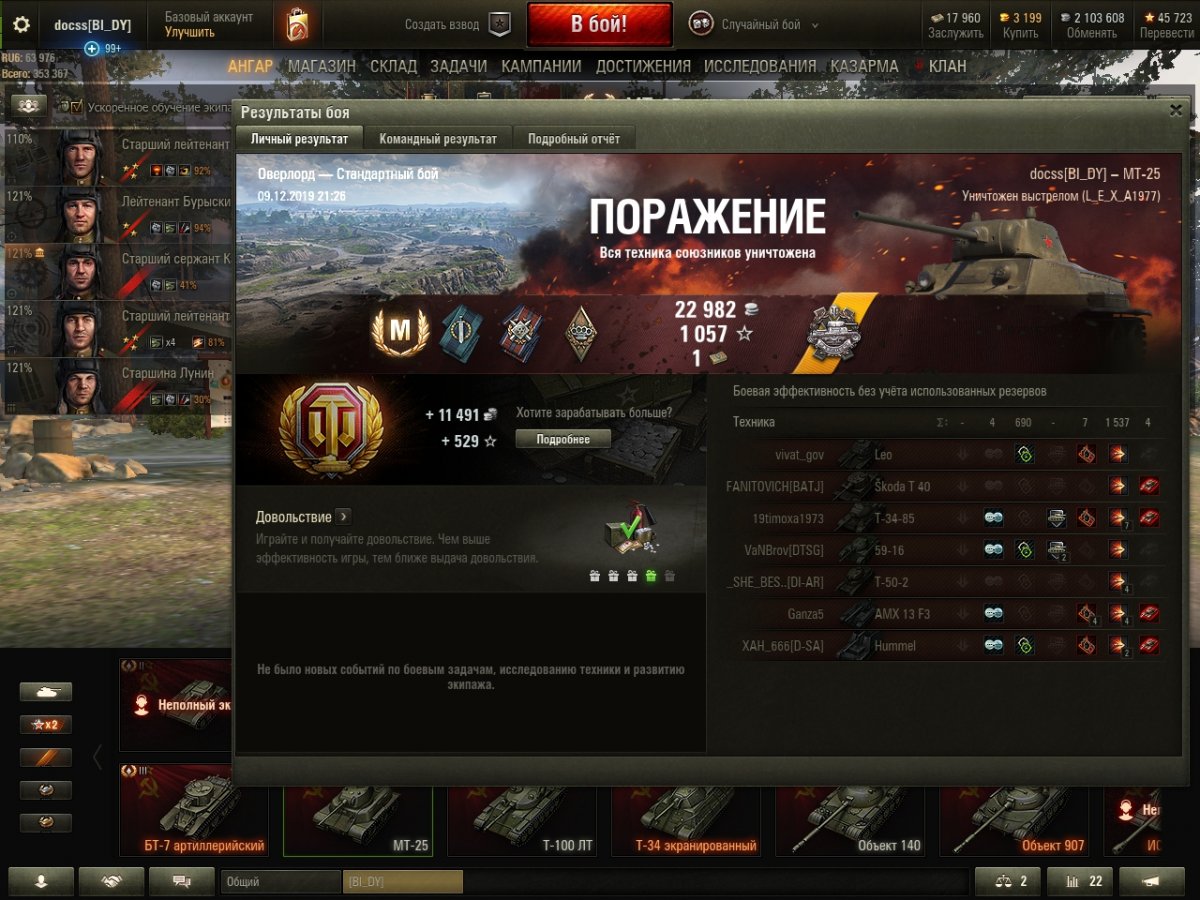Open the ДОСТИЖЕНИЯ page
Image resolution: width=1200 pixels, height=900 pixels.
coord(643,67)
